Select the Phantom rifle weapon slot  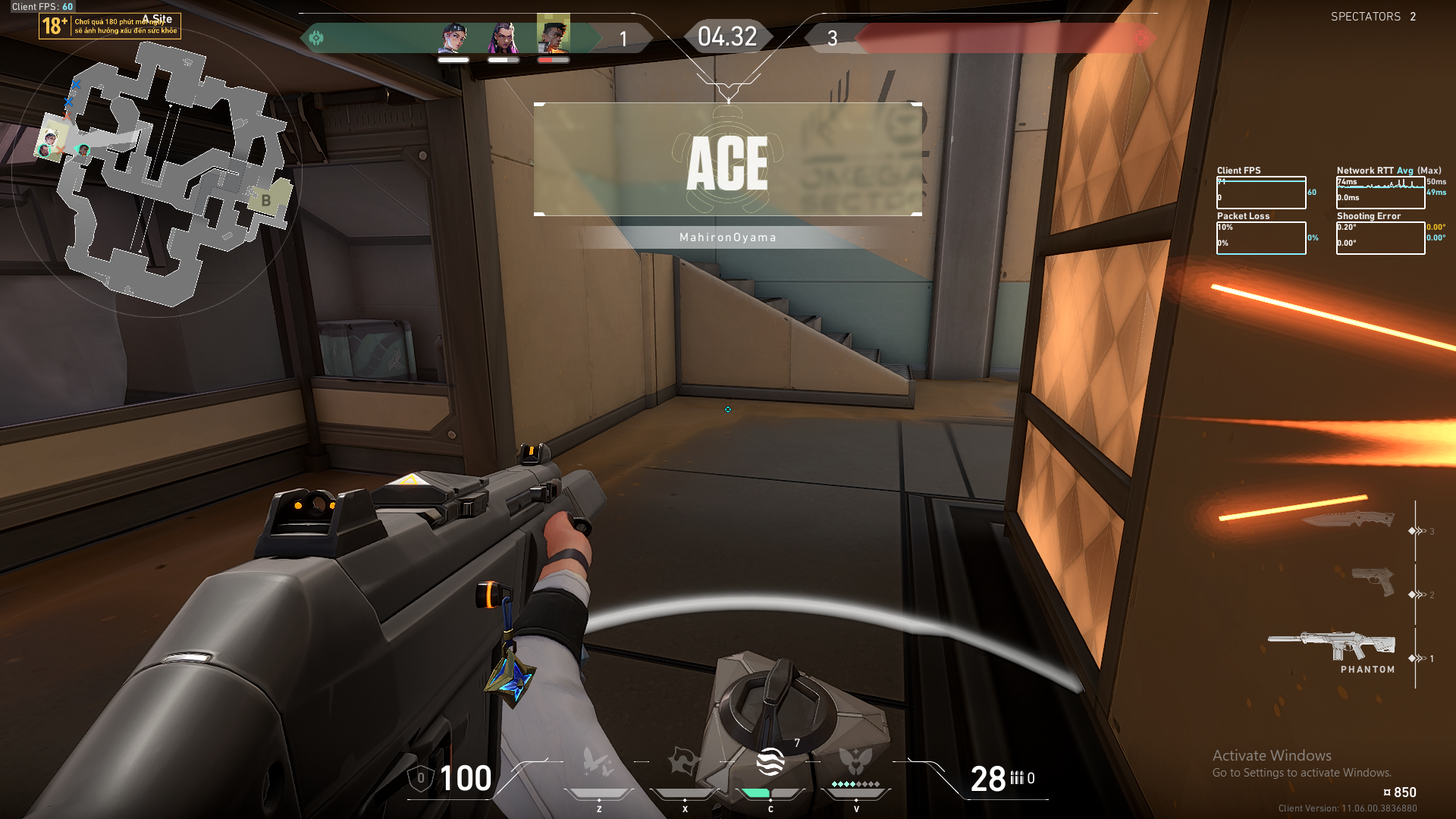[1332, 647]
